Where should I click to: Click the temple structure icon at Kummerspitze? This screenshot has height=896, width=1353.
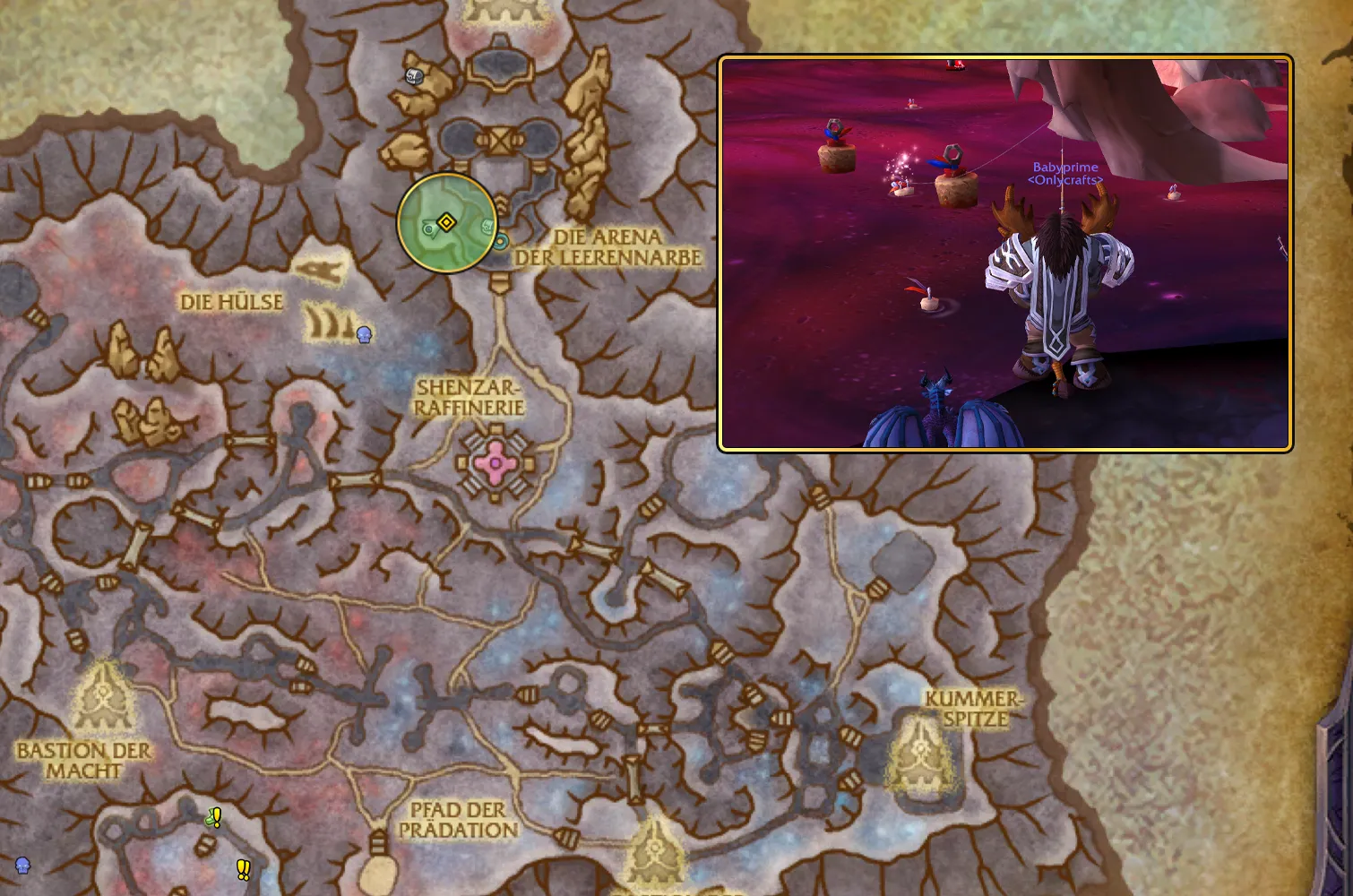tap(921, 753)
